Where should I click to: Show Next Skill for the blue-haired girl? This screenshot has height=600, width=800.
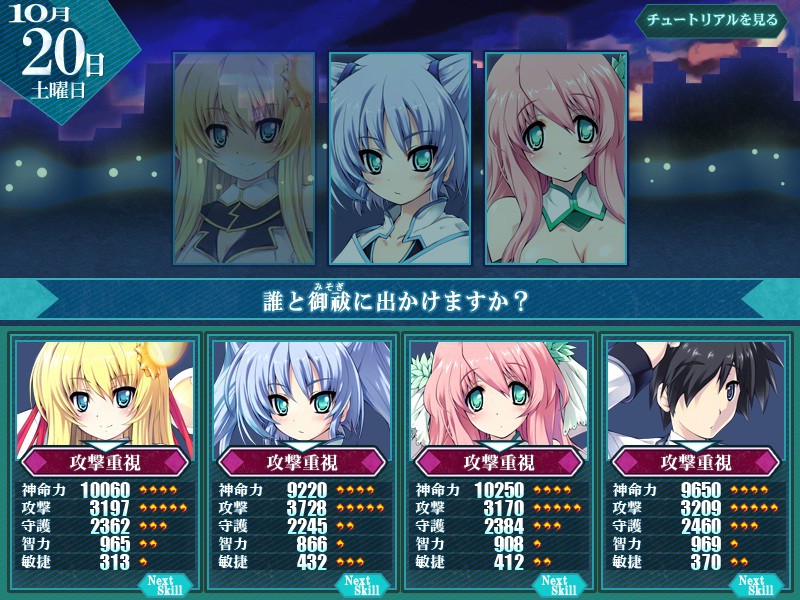(359, 585)
